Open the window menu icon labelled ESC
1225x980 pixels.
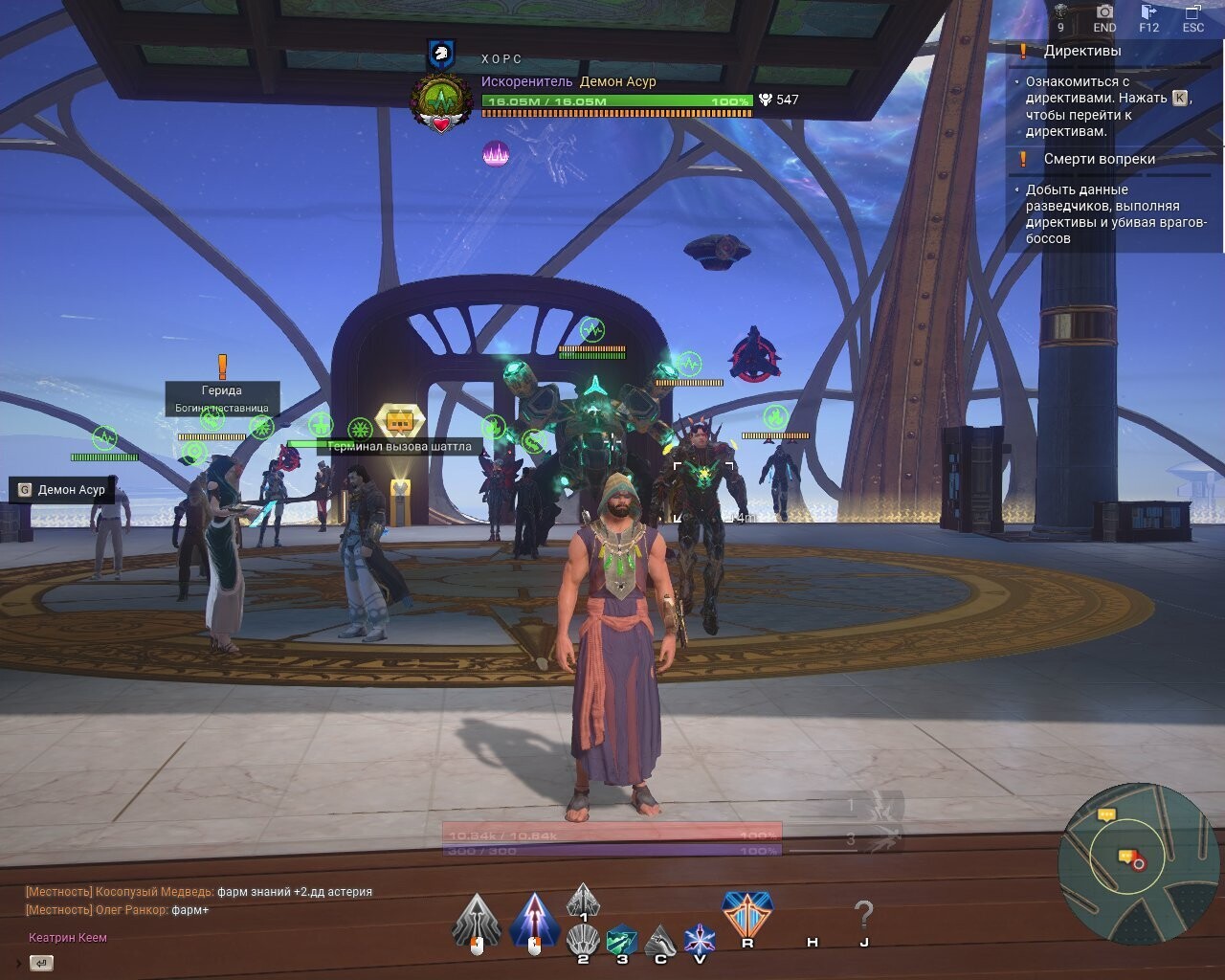pos(1192,12)
